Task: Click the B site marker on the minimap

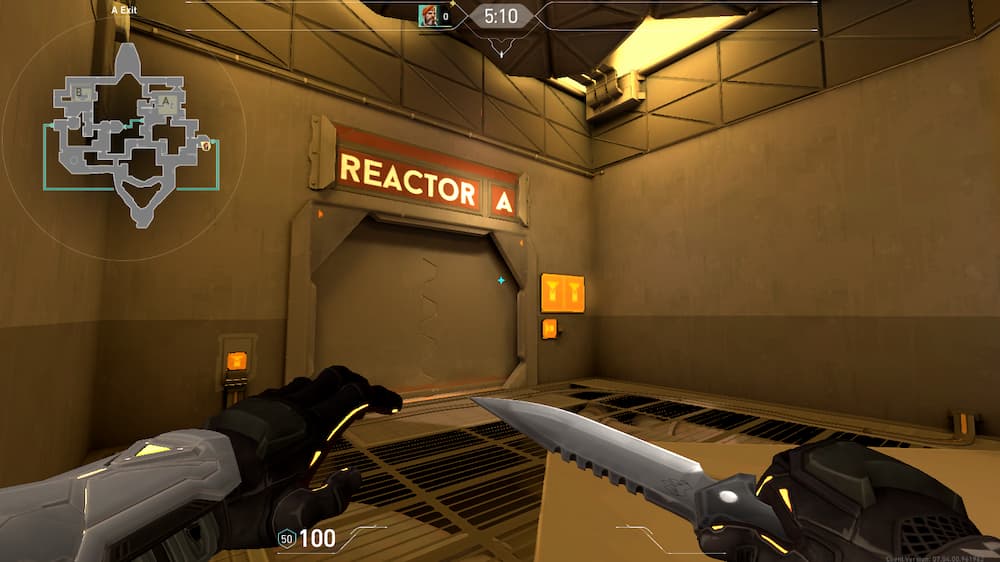Action: point(80,93)
